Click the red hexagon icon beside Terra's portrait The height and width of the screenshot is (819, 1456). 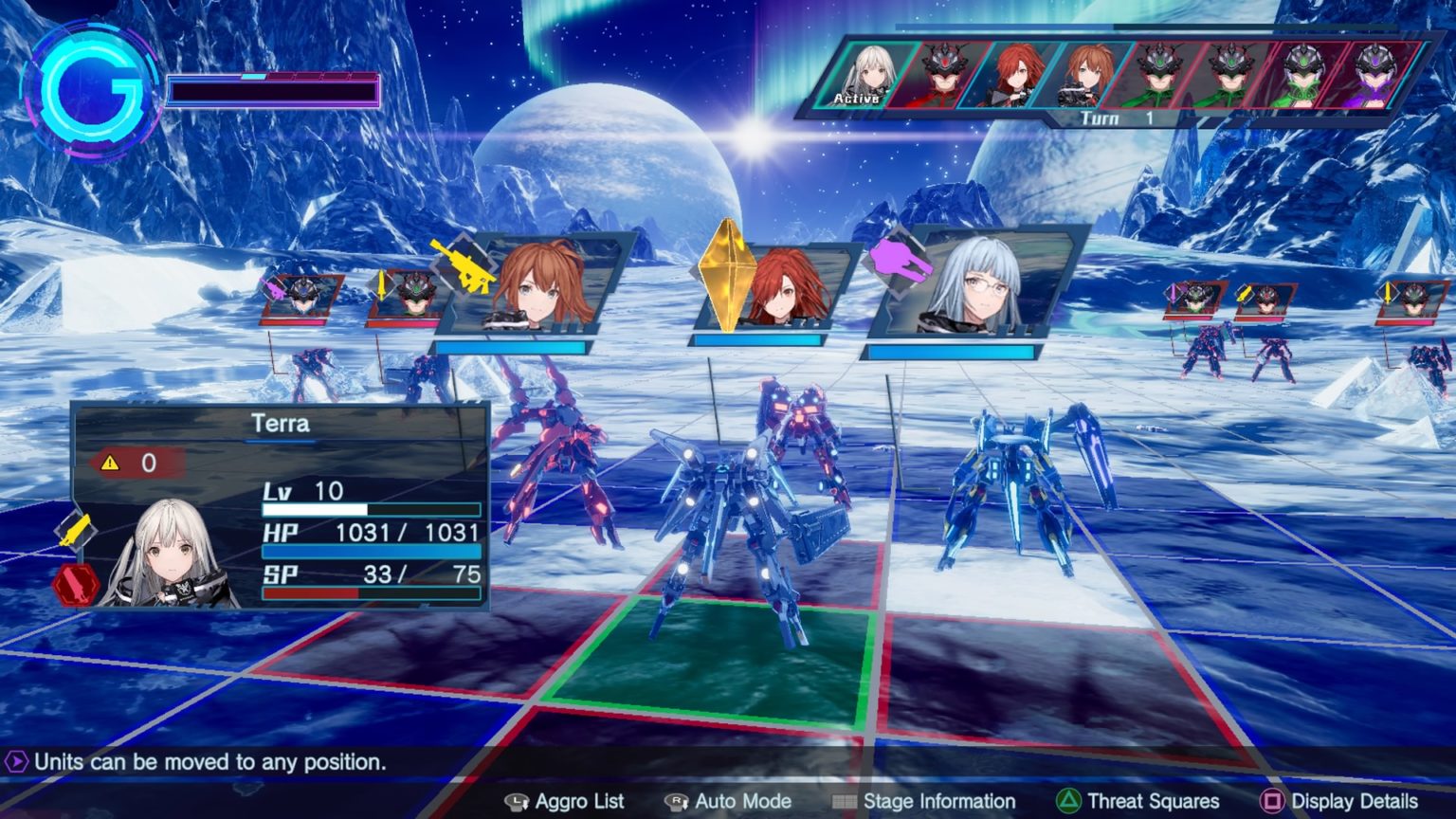point(74,583)
